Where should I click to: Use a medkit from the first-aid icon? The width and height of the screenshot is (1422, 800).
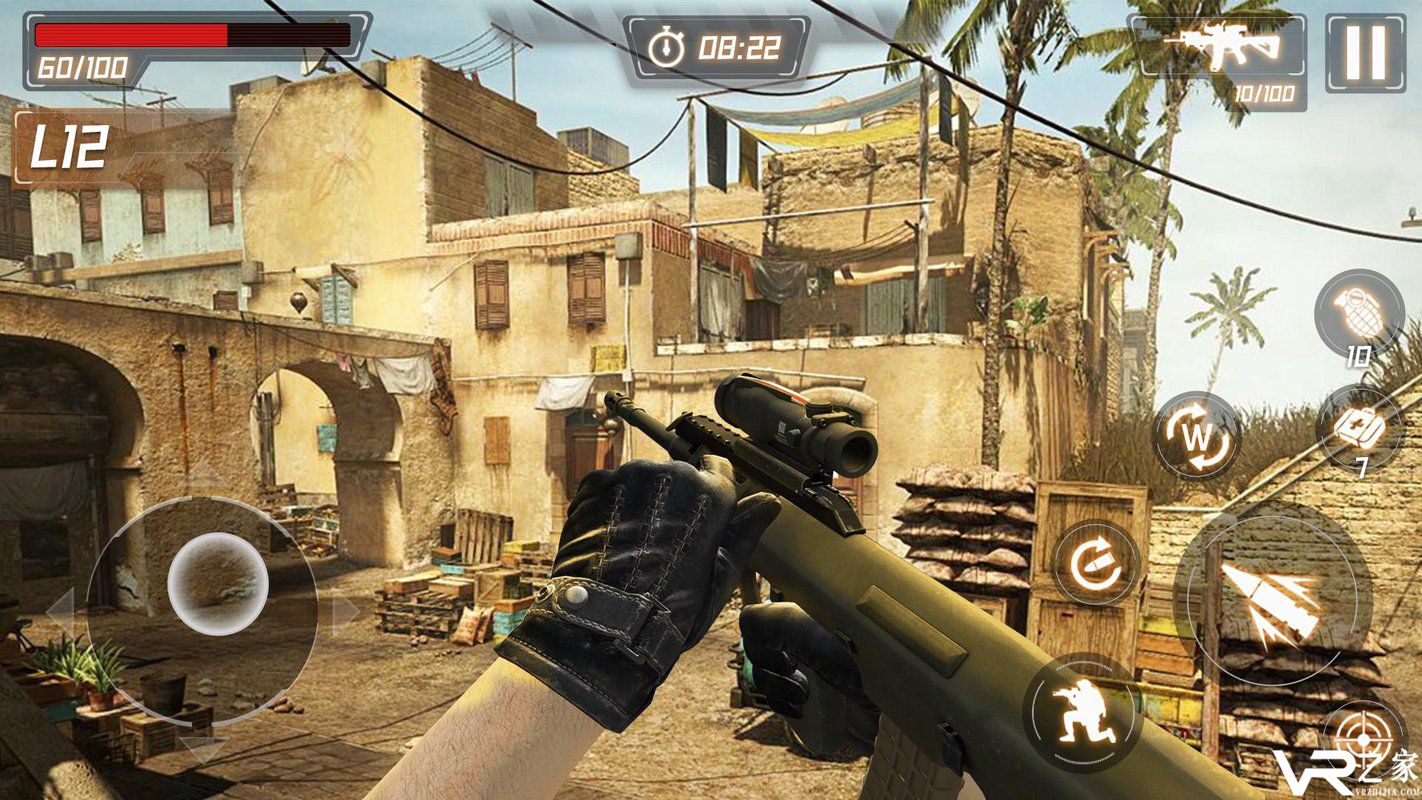pyautogui.click(x=1360, y=428)
